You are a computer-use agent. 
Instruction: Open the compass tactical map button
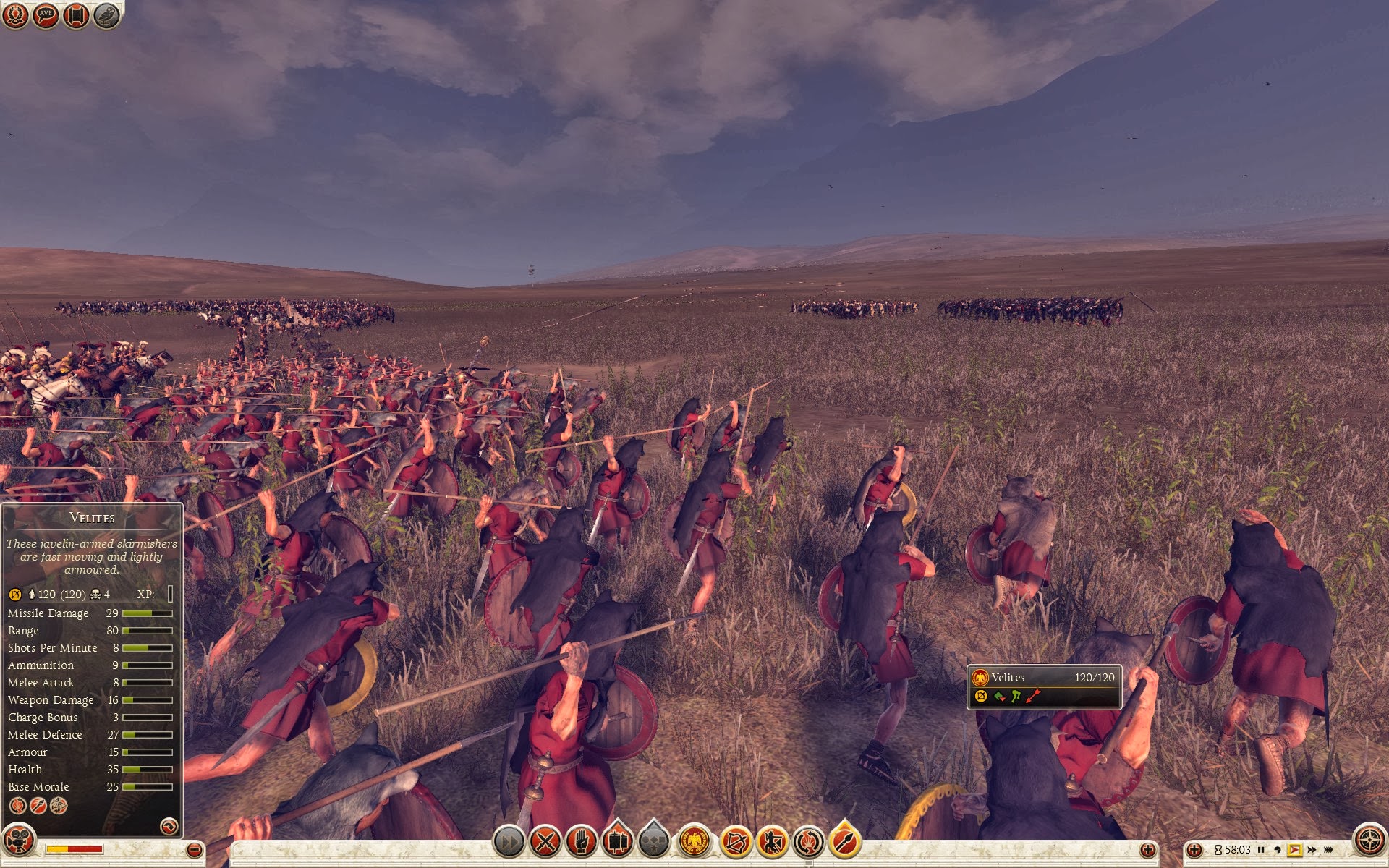pos(1369,841)
